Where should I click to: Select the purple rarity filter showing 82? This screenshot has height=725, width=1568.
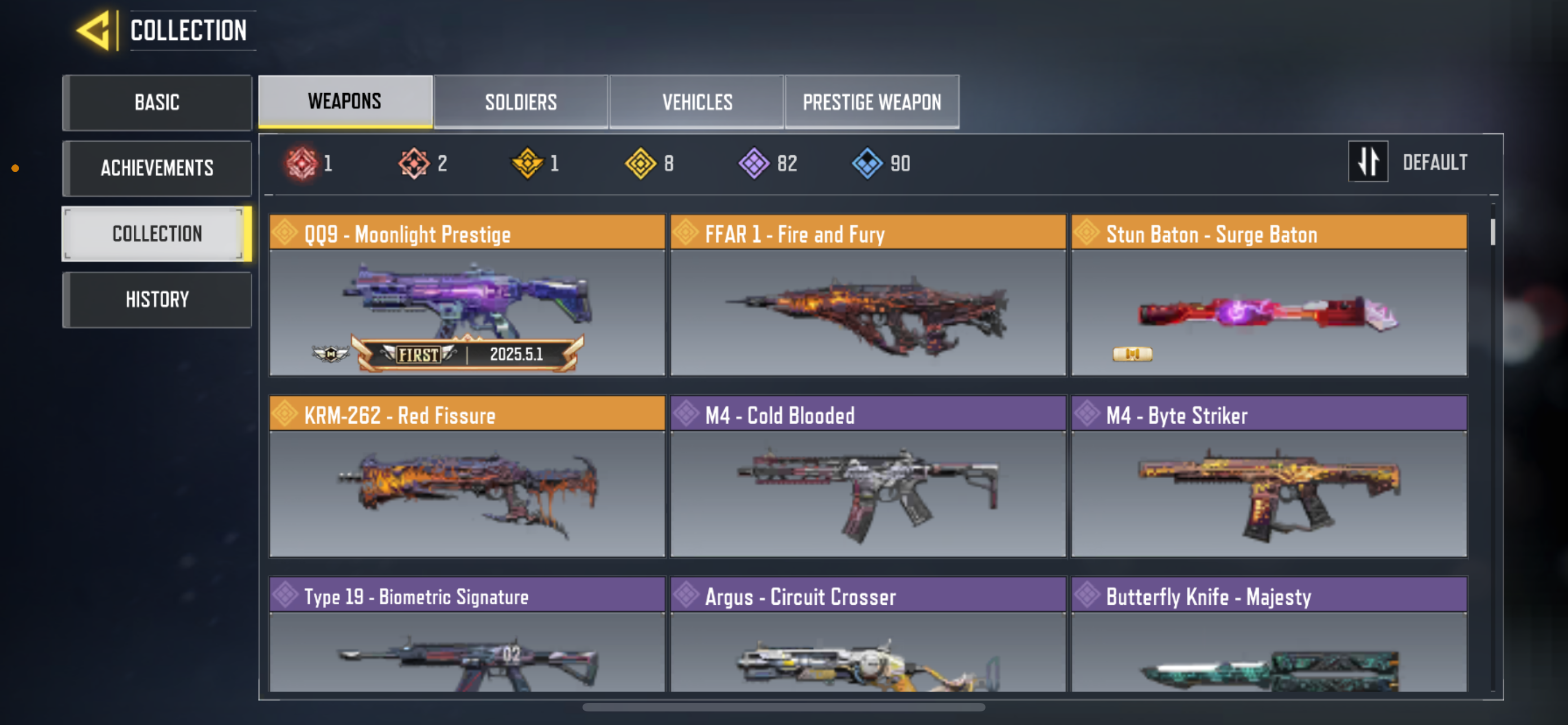pos(755,162)
